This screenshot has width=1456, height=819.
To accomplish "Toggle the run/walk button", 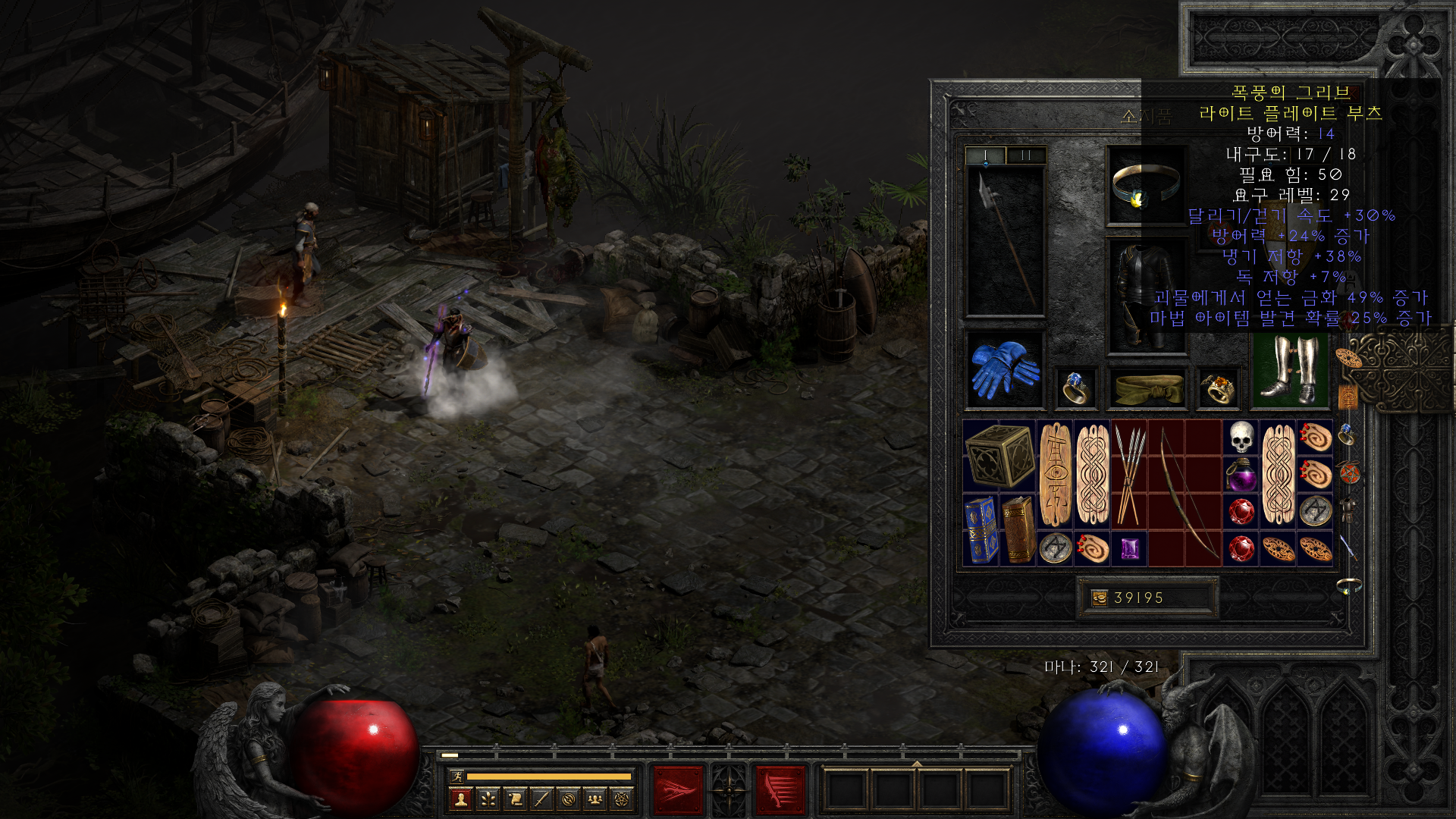I will click(457, 776).
